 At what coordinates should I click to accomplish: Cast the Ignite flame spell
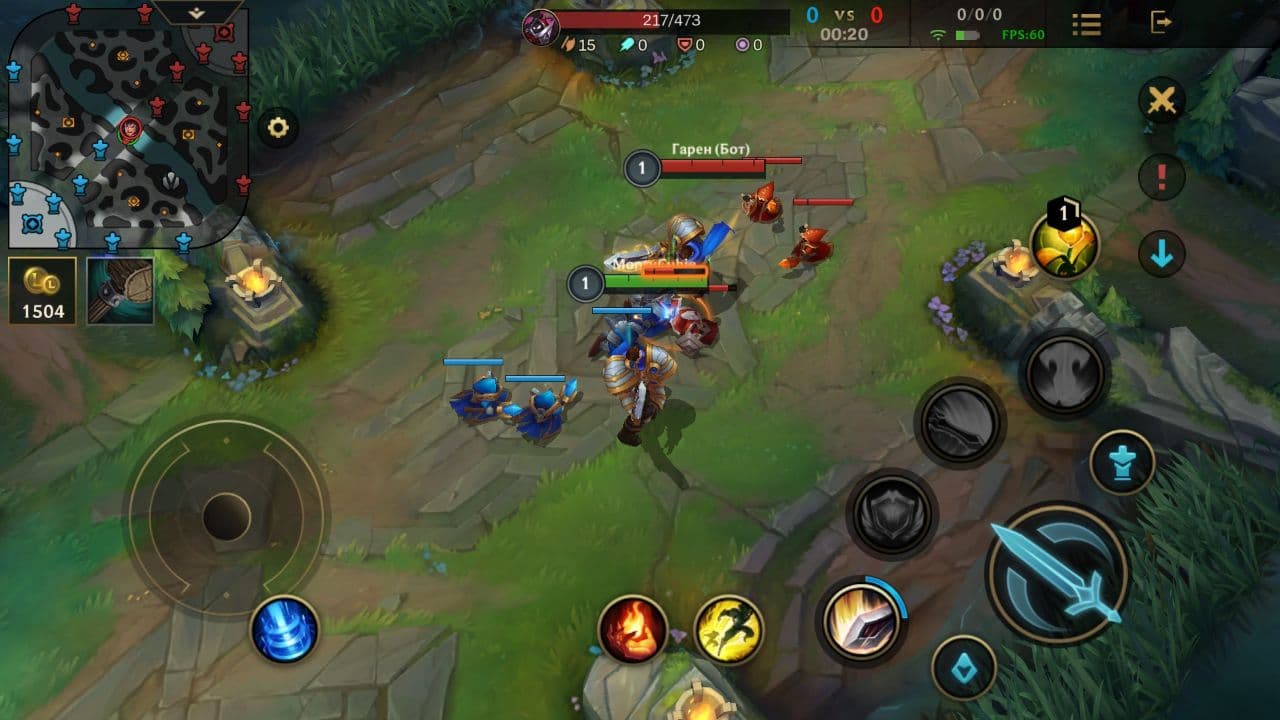[633, 629]
